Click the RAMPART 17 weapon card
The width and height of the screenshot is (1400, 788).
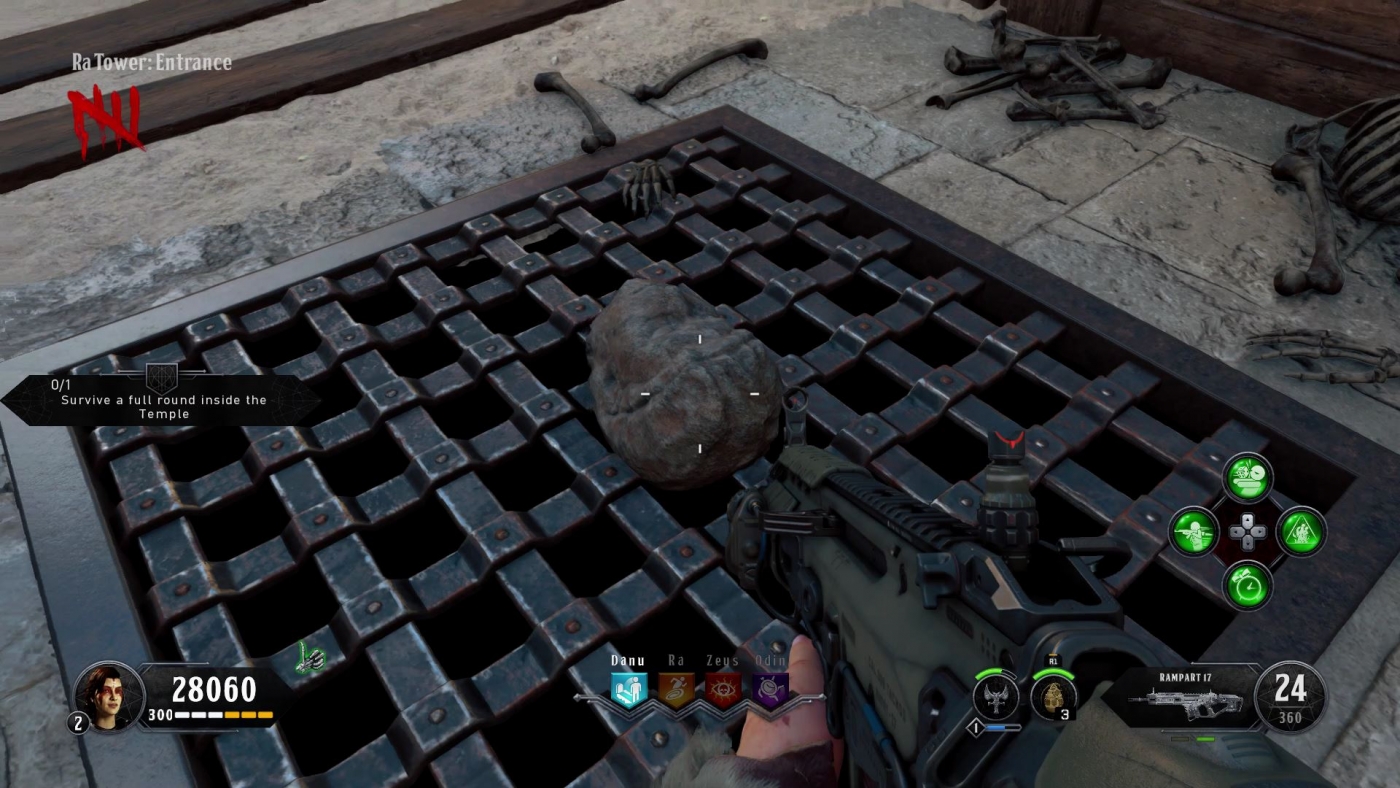coord(1188,697)
